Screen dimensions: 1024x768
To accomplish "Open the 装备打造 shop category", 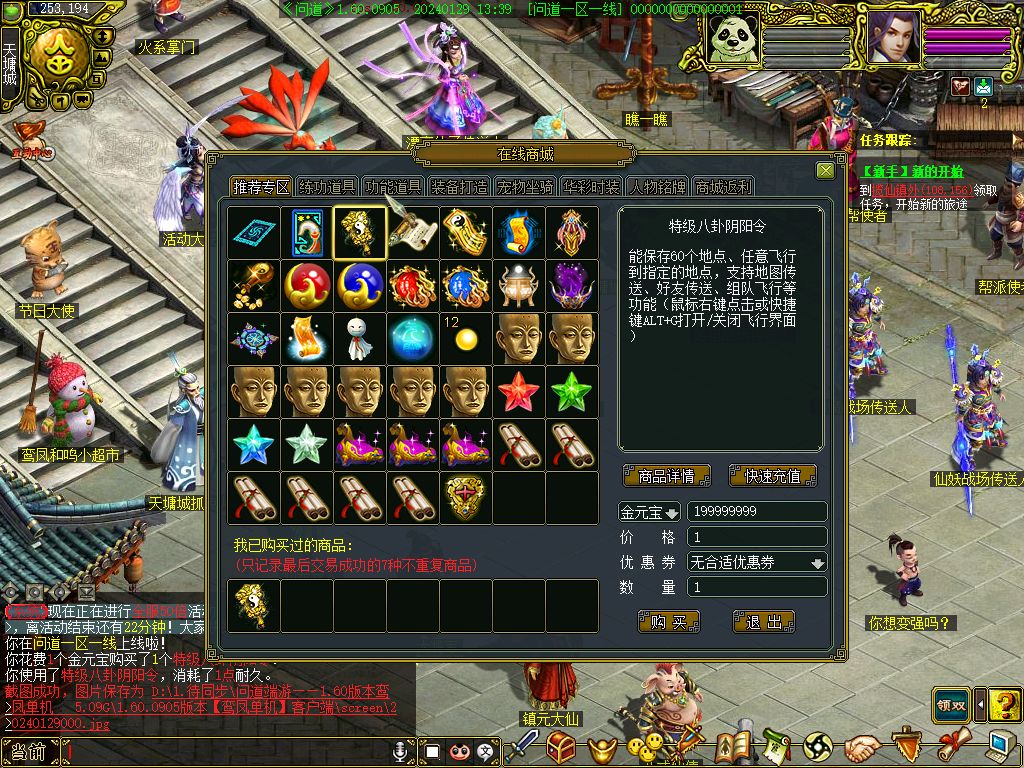I will [460, 187].
